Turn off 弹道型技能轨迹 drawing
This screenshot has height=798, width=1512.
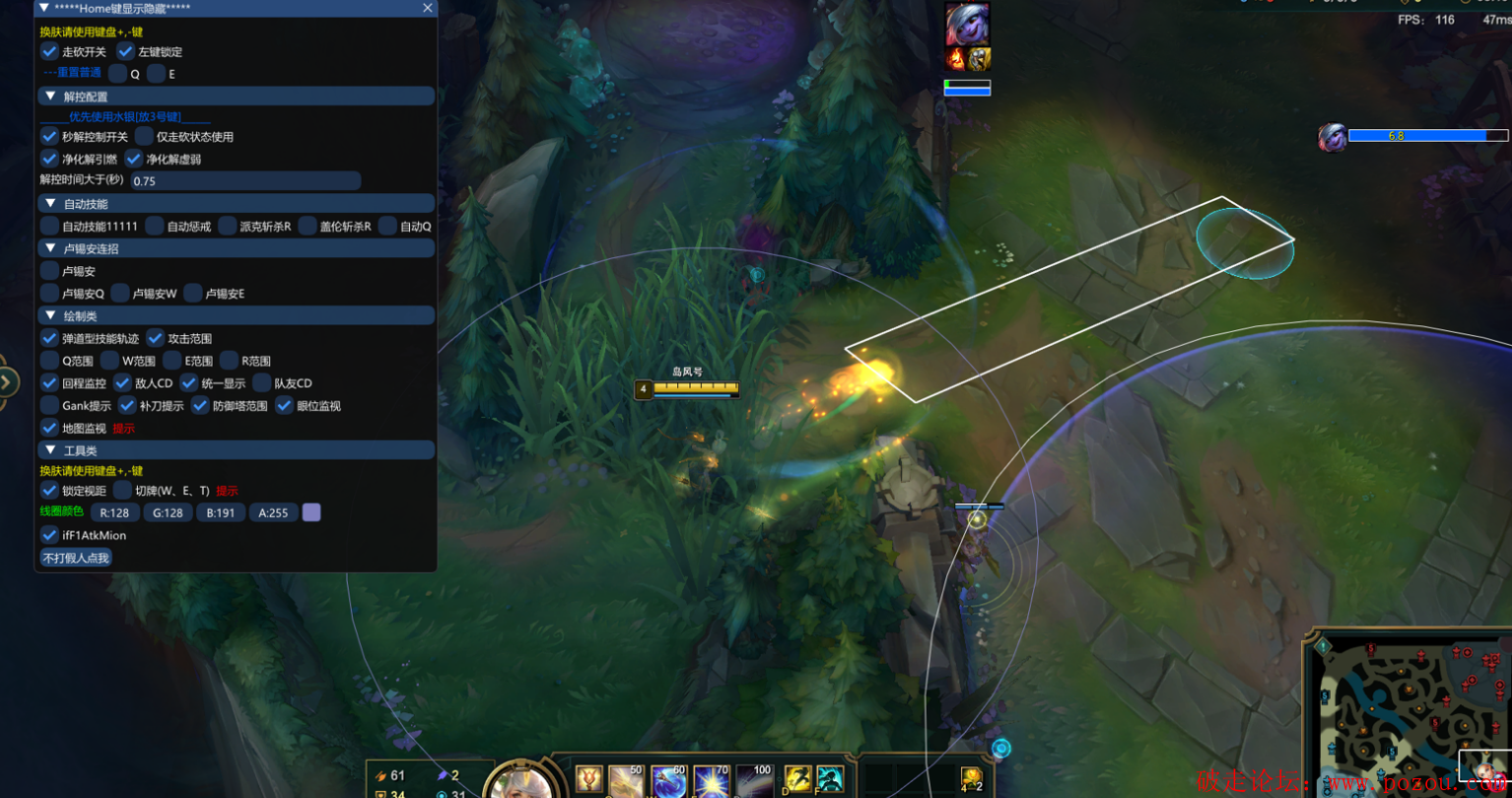pyautogui.click(x=49, y=338)
